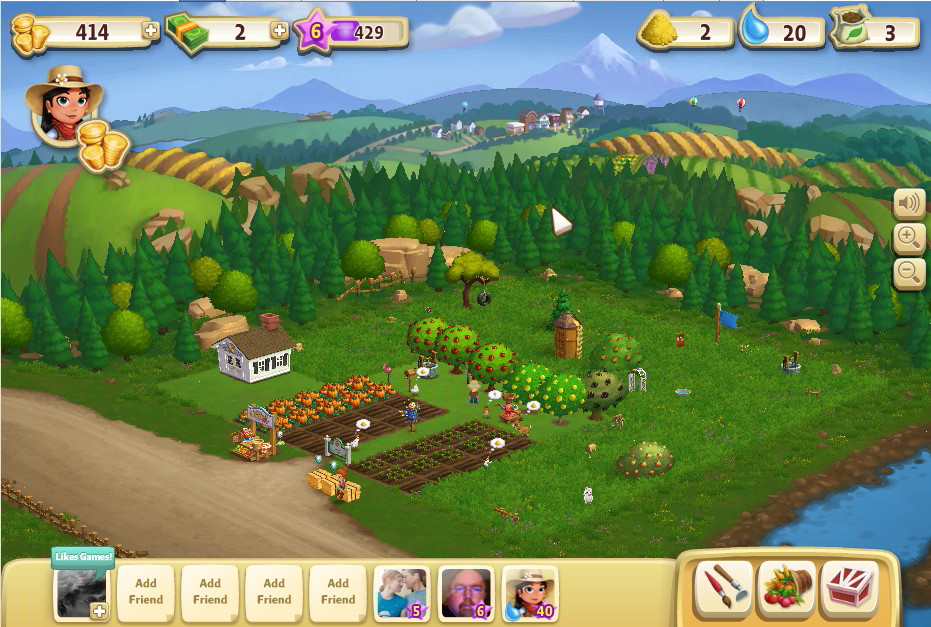931x627 pixels.
Task: Visit the level 5 friend's farm
Action: click(402, 593)
